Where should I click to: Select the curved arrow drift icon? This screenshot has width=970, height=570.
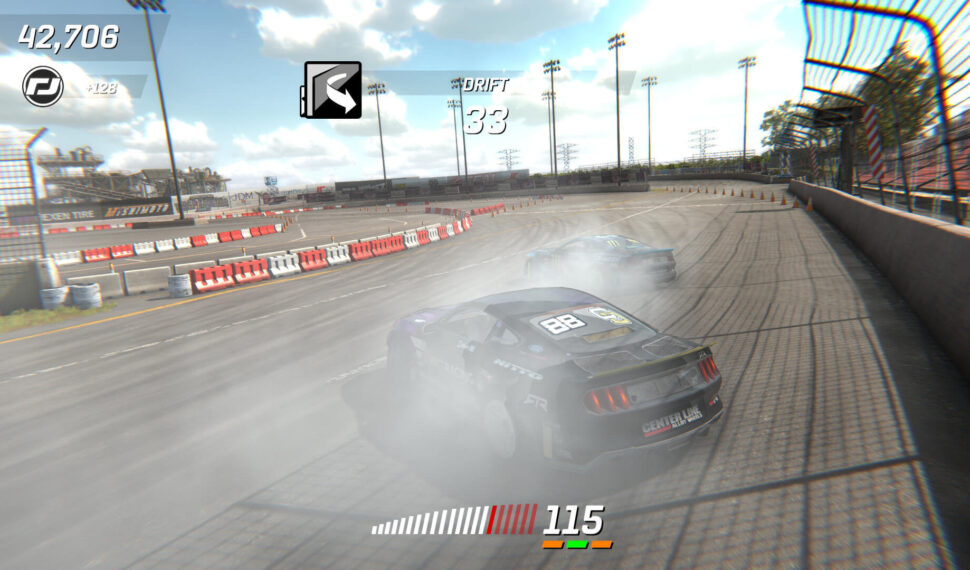click(x=330, y=90)
